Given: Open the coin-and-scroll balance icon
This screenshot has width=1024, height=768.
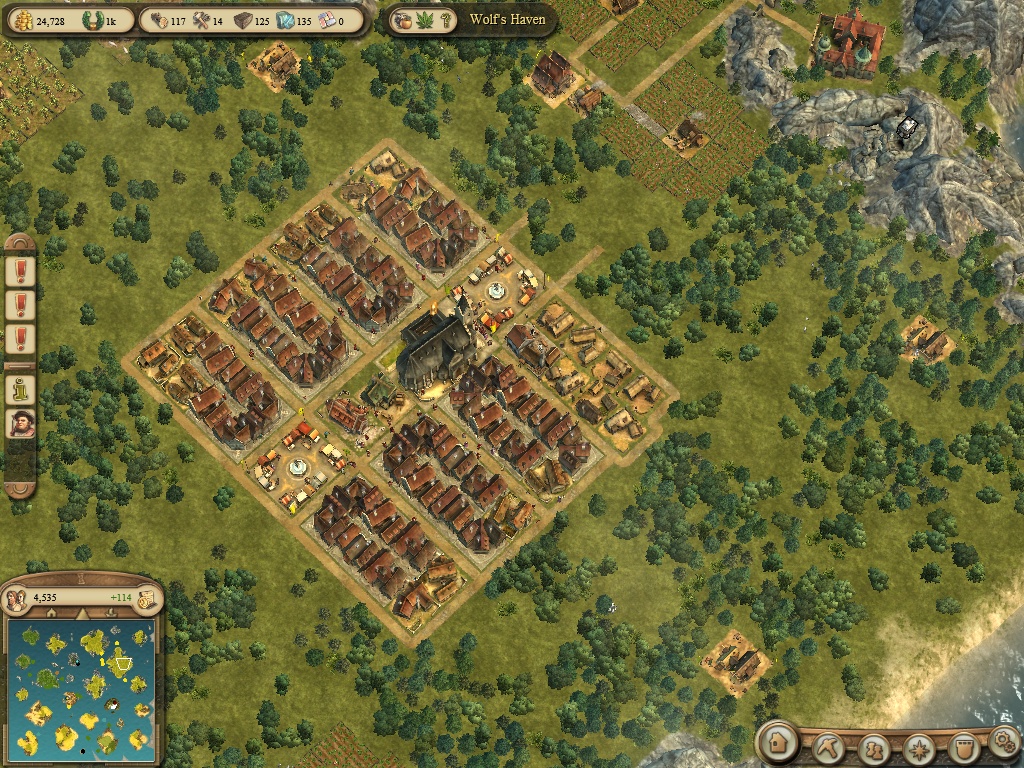Looking at the screenshot, I should 146,598.
